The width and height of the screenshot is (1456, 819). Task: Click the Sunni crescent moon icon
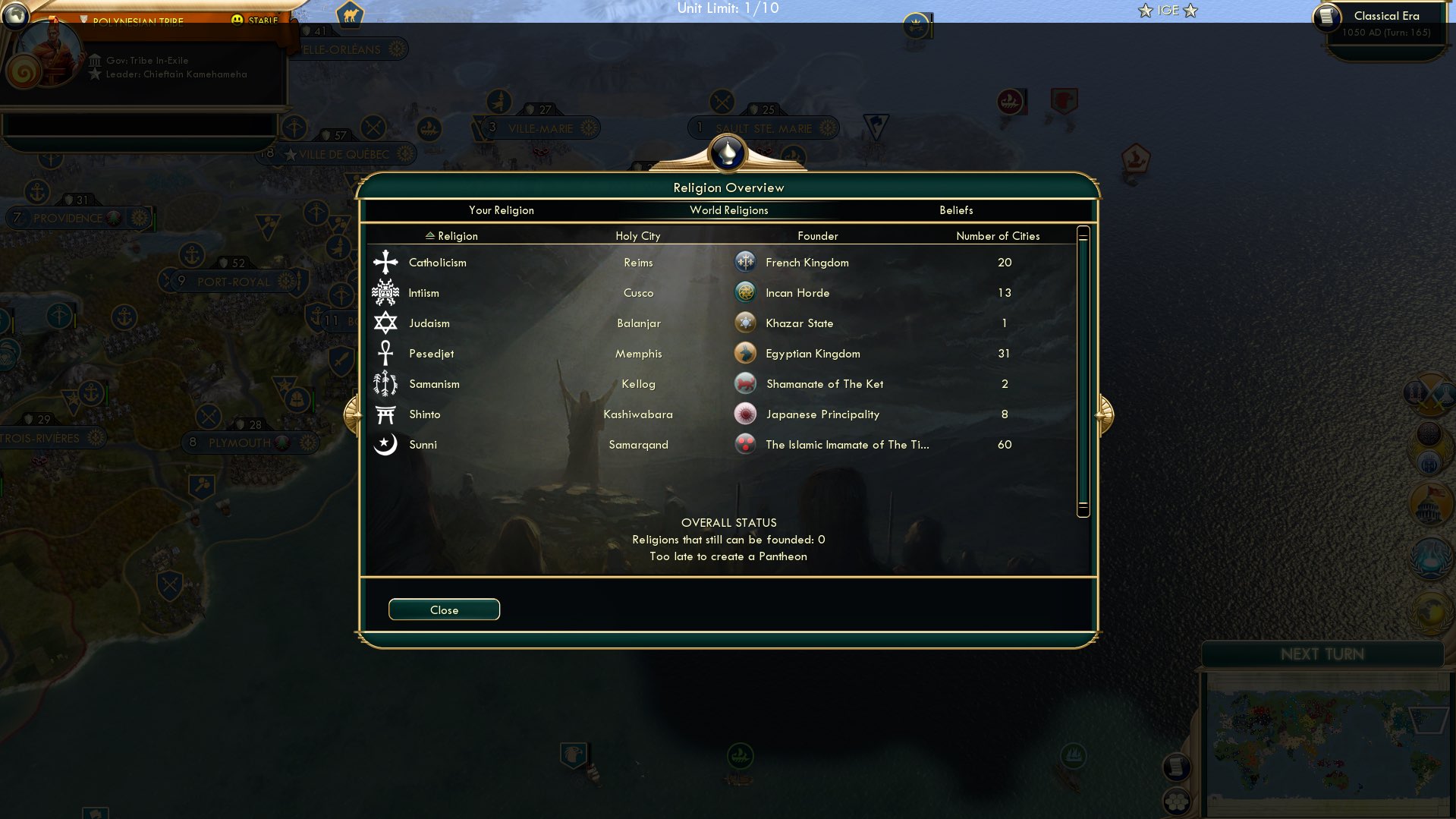coord(385,444)
